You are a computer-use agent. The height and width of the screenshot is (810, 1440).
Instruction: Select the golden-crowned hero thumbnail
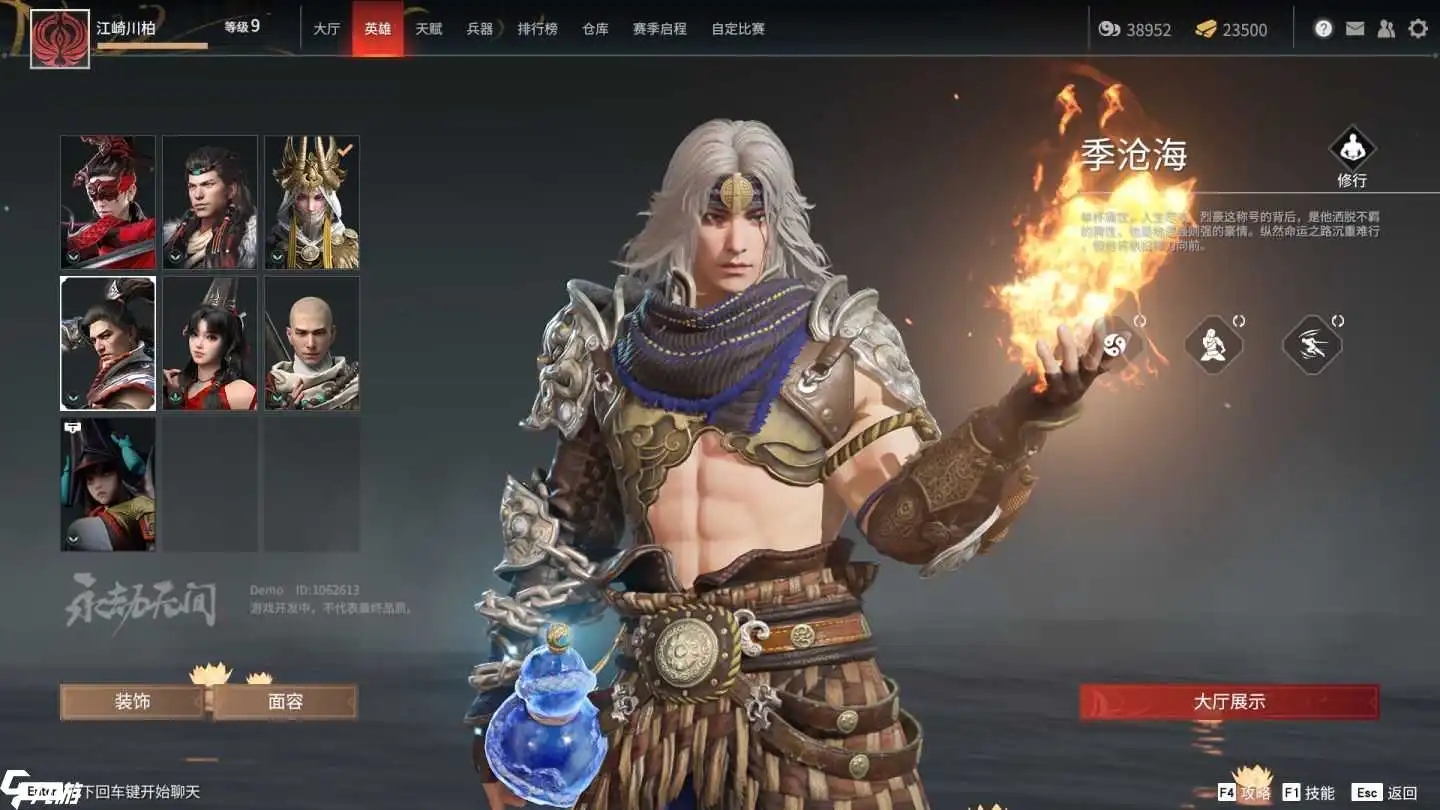click(311, 203)
